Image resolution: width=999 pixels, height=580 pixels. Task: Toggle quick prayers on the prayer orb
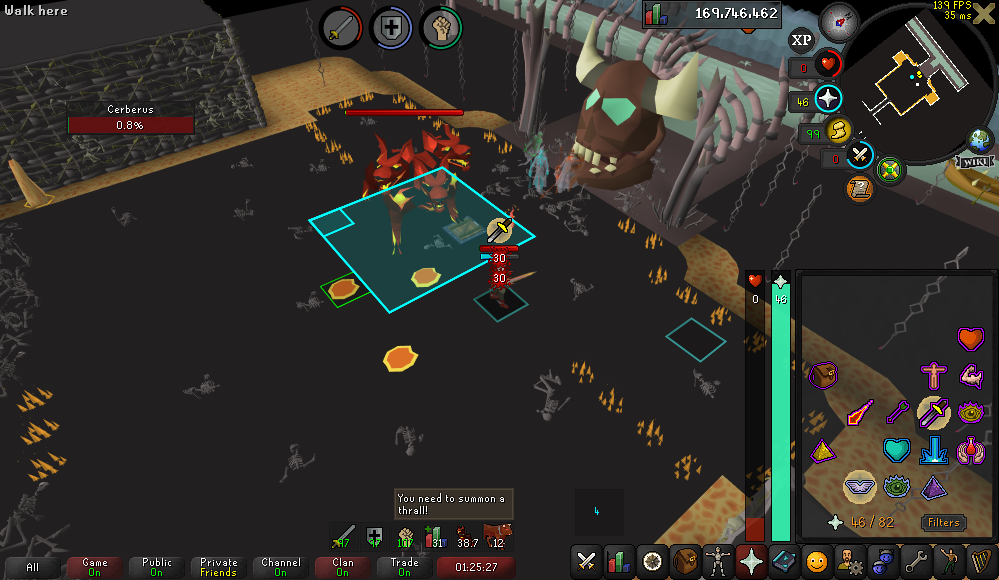(x=828, y=99)
